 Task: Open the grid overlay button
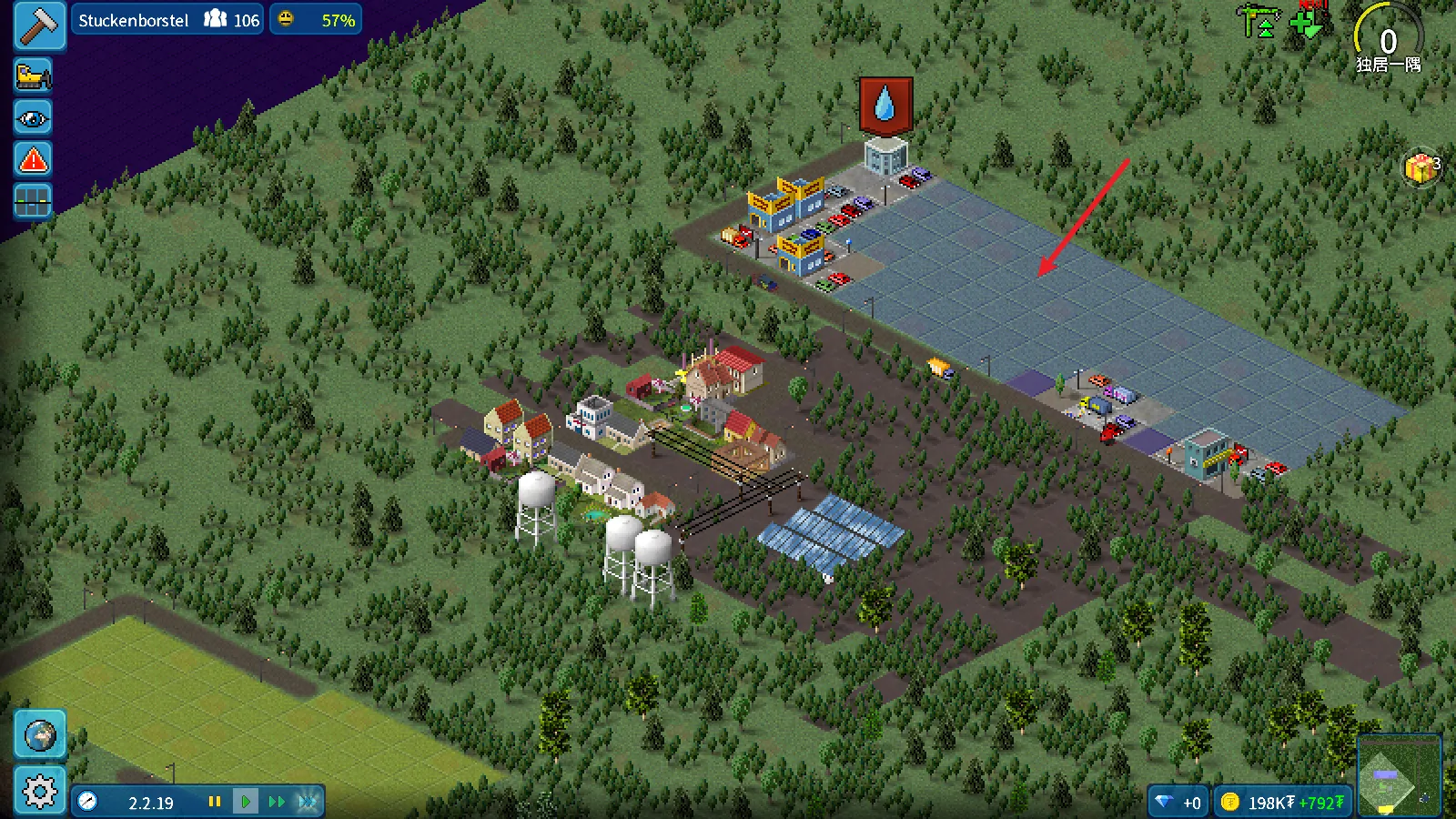pyautogui.click(x=33, y=201)
